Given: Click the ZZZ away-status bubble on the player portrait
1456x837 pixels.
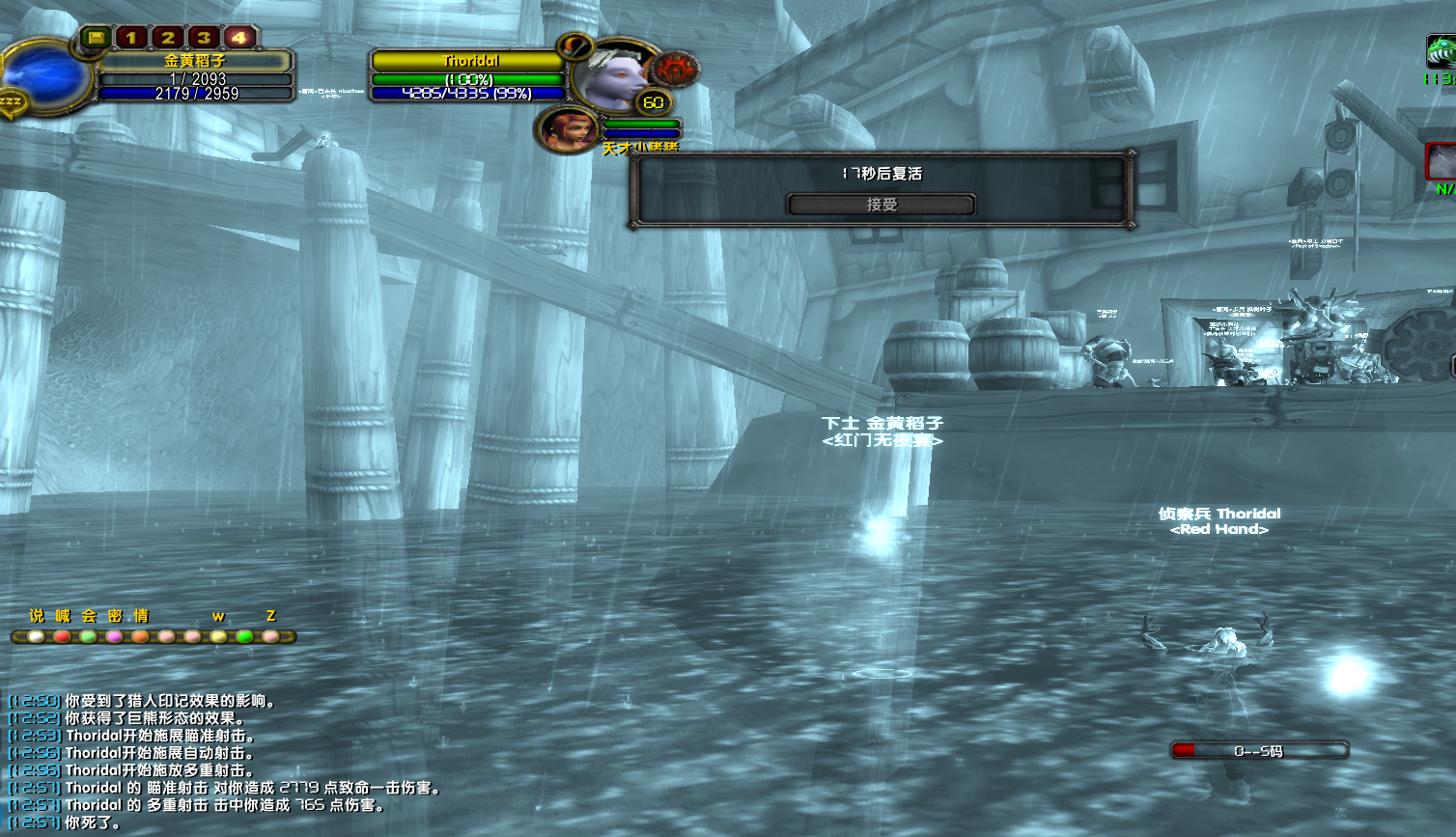Looking at the screenshot, I should pos(12,98).
